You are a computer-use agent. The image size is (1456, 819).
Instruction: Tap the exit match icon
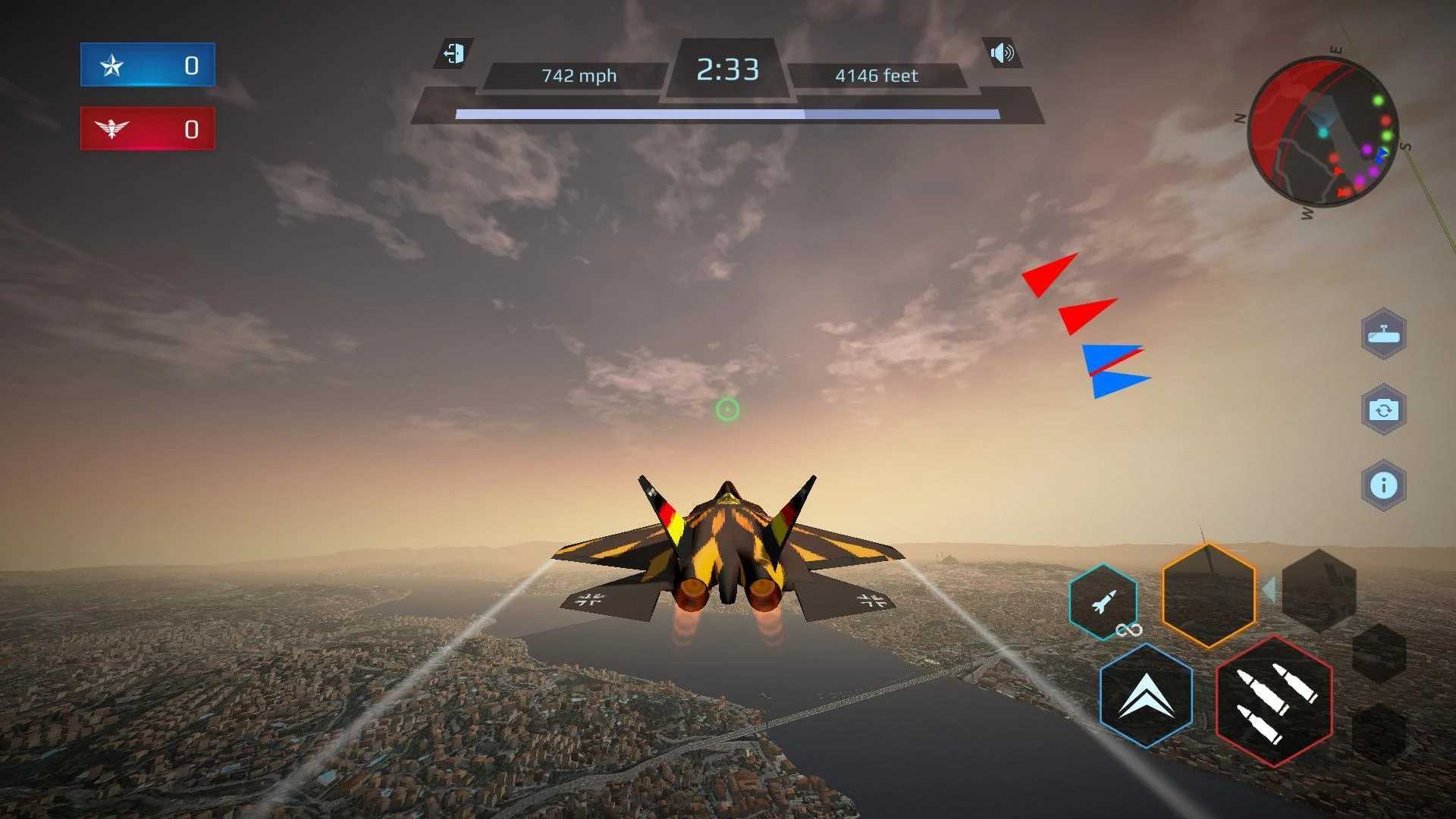coord(453,54)
